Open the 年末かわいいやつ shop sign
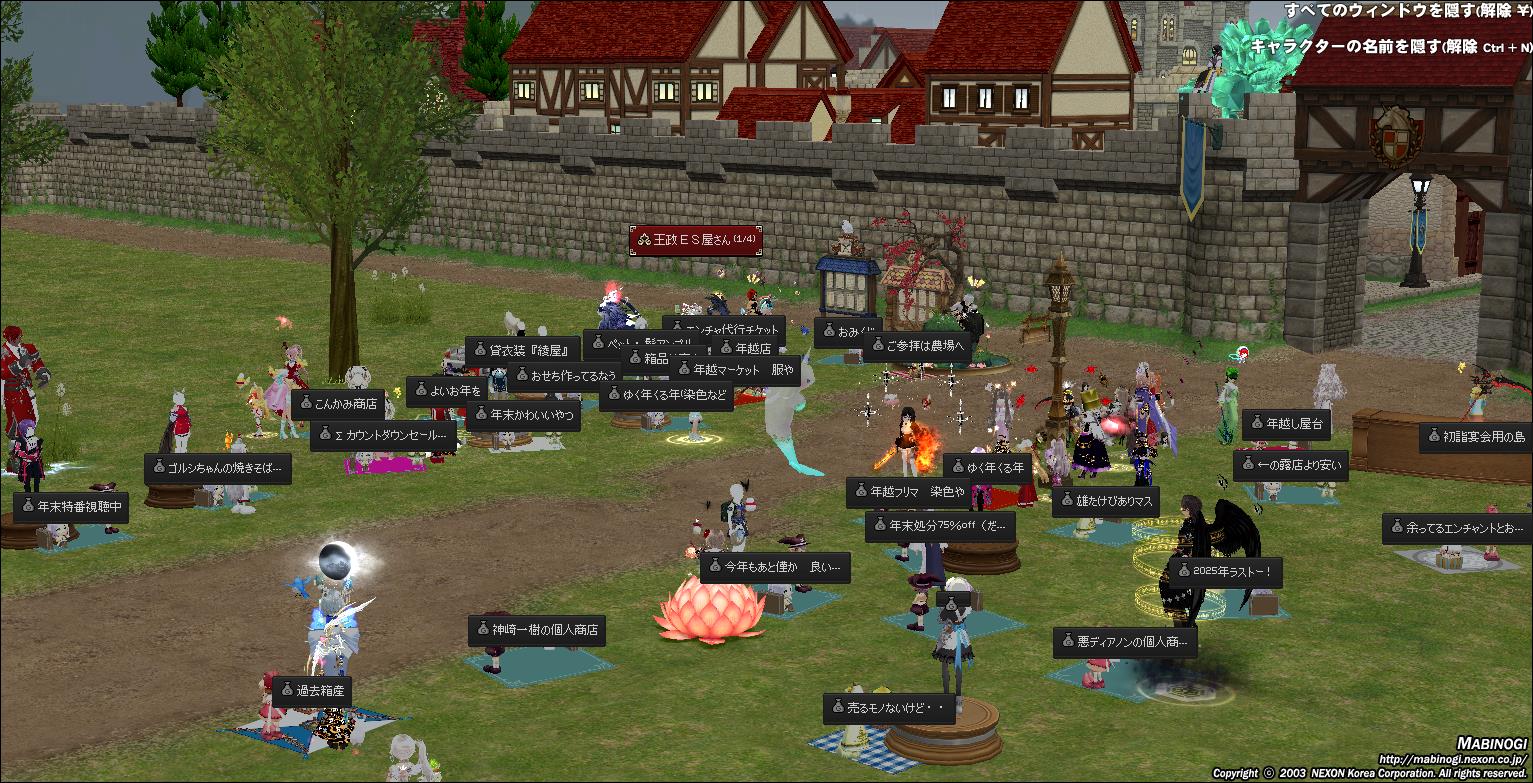This screenshot has height=783, width=1533. click(x=523, y=415)
